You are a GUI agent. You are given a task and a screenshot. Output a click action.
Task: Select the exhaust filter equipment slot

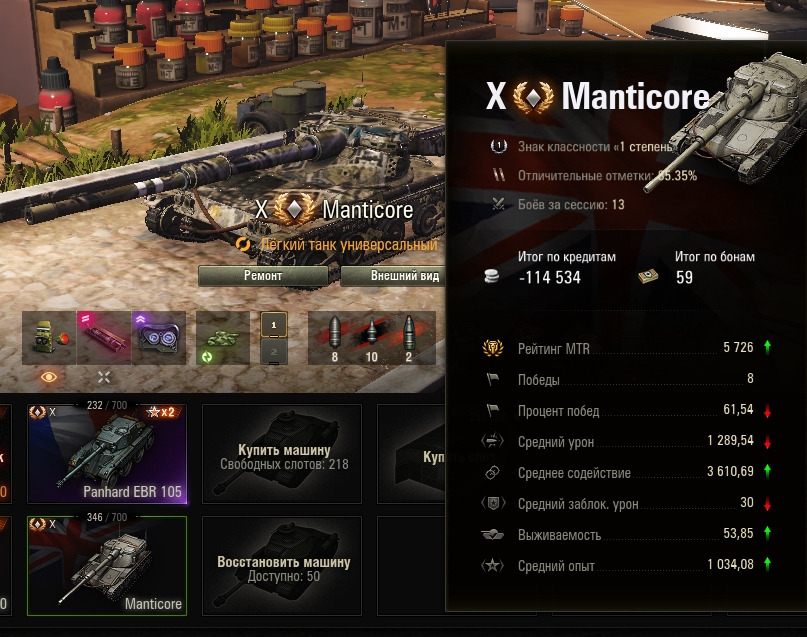[x=49, y=338]
